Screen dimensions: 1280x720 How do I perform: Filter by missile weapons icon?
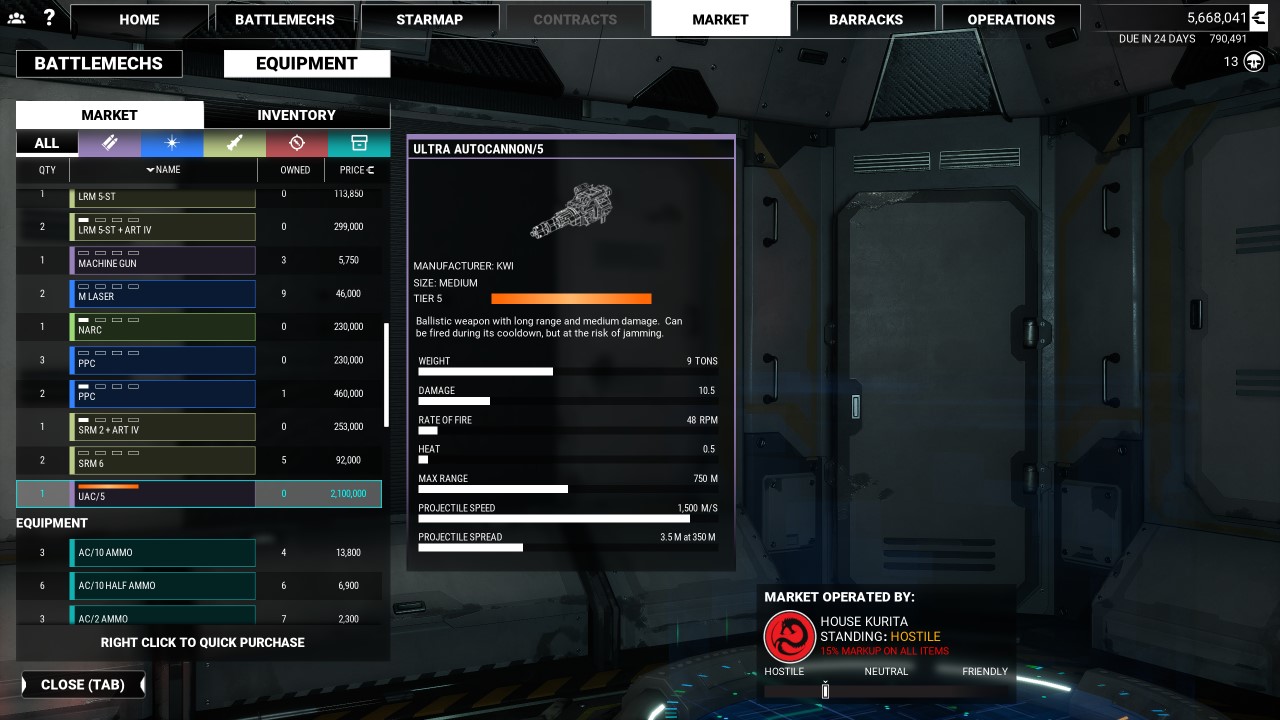(234, 143)
